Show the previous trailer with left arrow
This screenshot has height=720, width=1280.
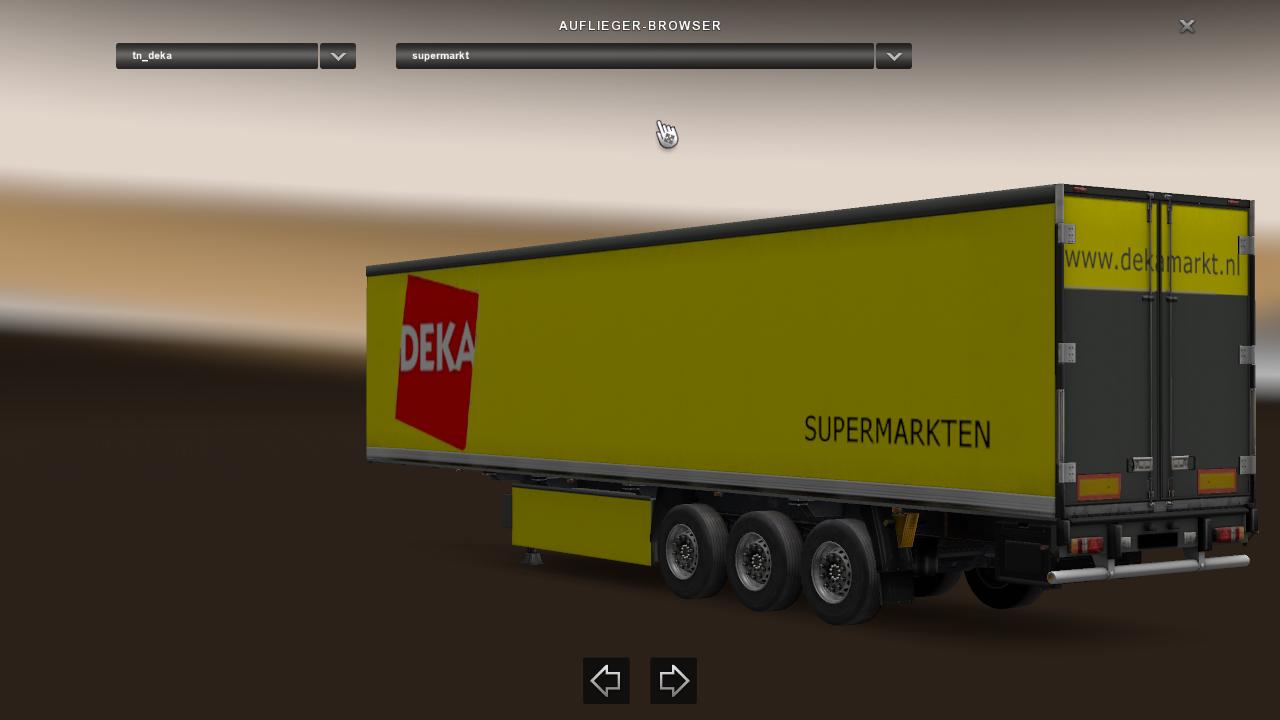tap(606, 681)
